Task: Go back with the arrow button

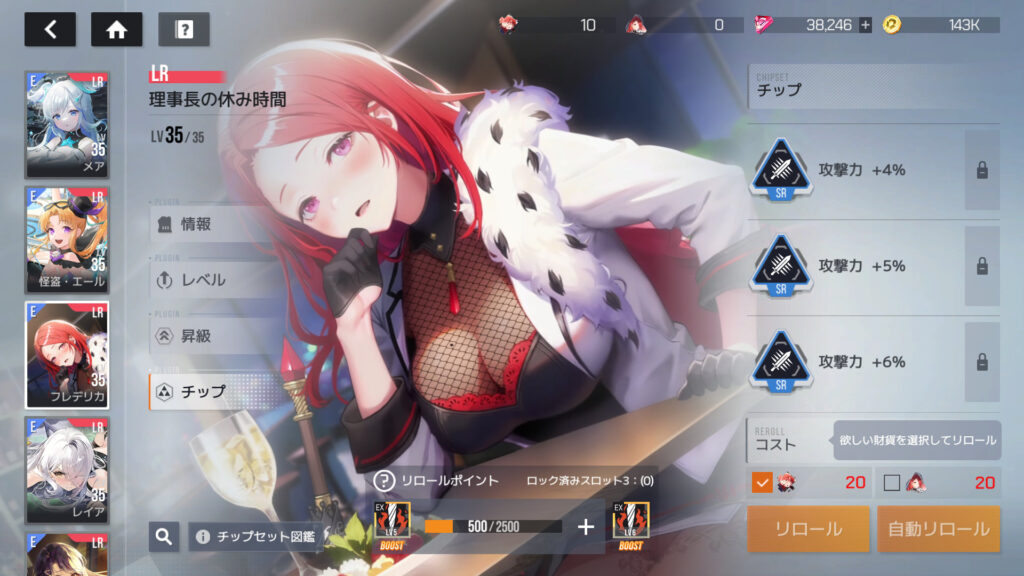Action: (50, 29)
